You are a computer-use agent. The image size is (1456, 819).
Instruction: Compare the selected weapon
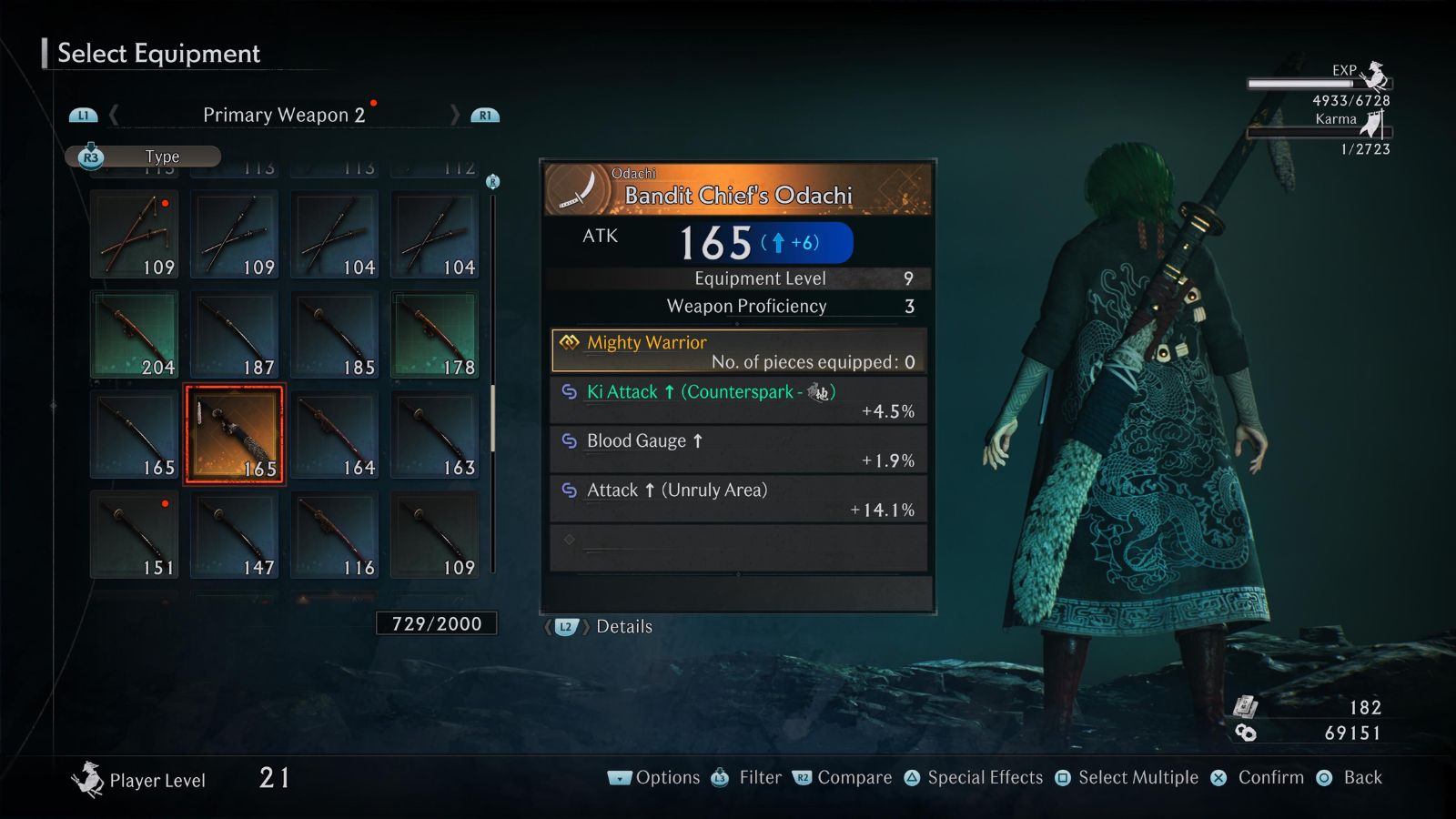pos(843,777)
